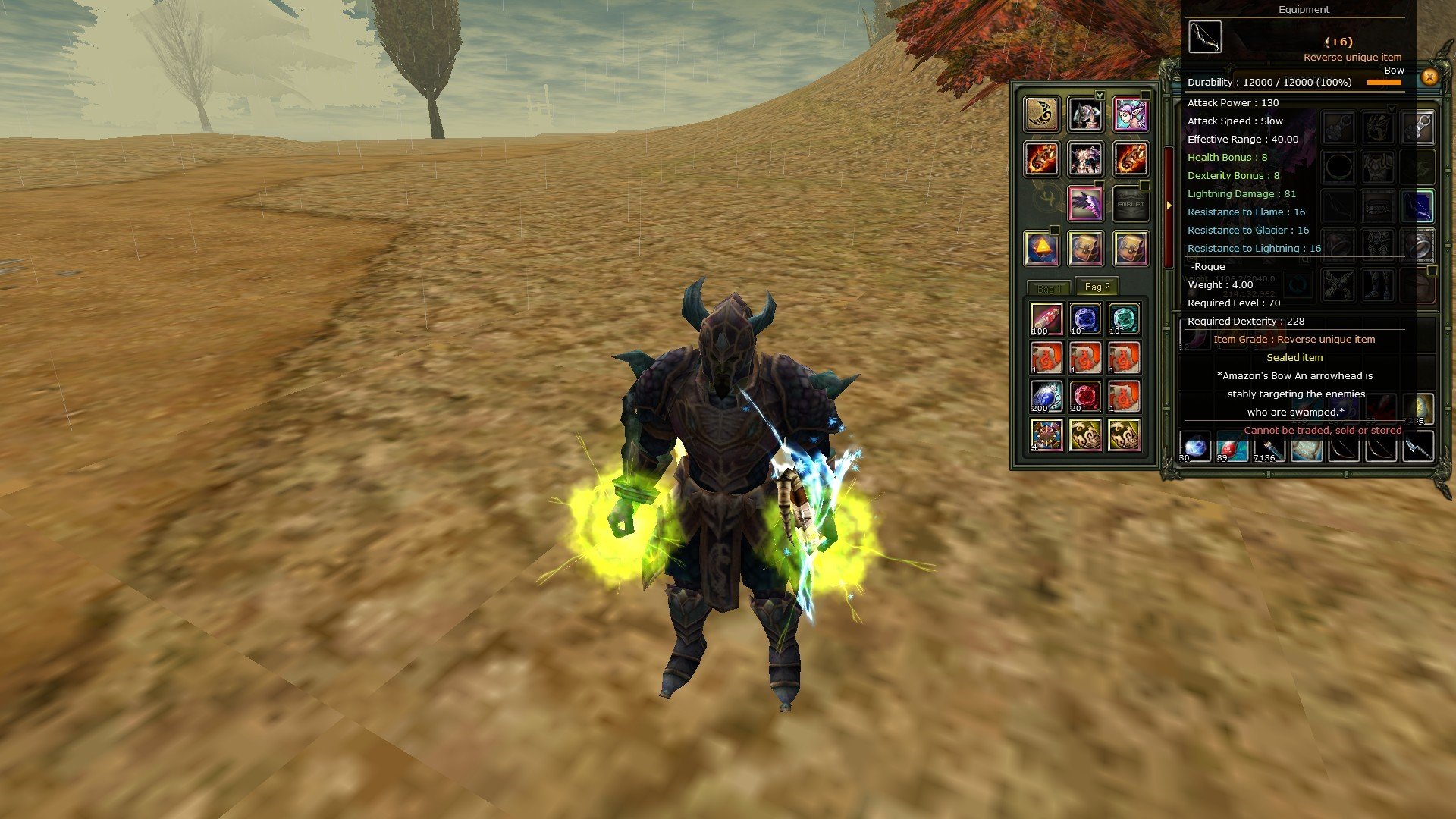Toggle the checkbox atop the equipment slot grid

(1391, 108)
